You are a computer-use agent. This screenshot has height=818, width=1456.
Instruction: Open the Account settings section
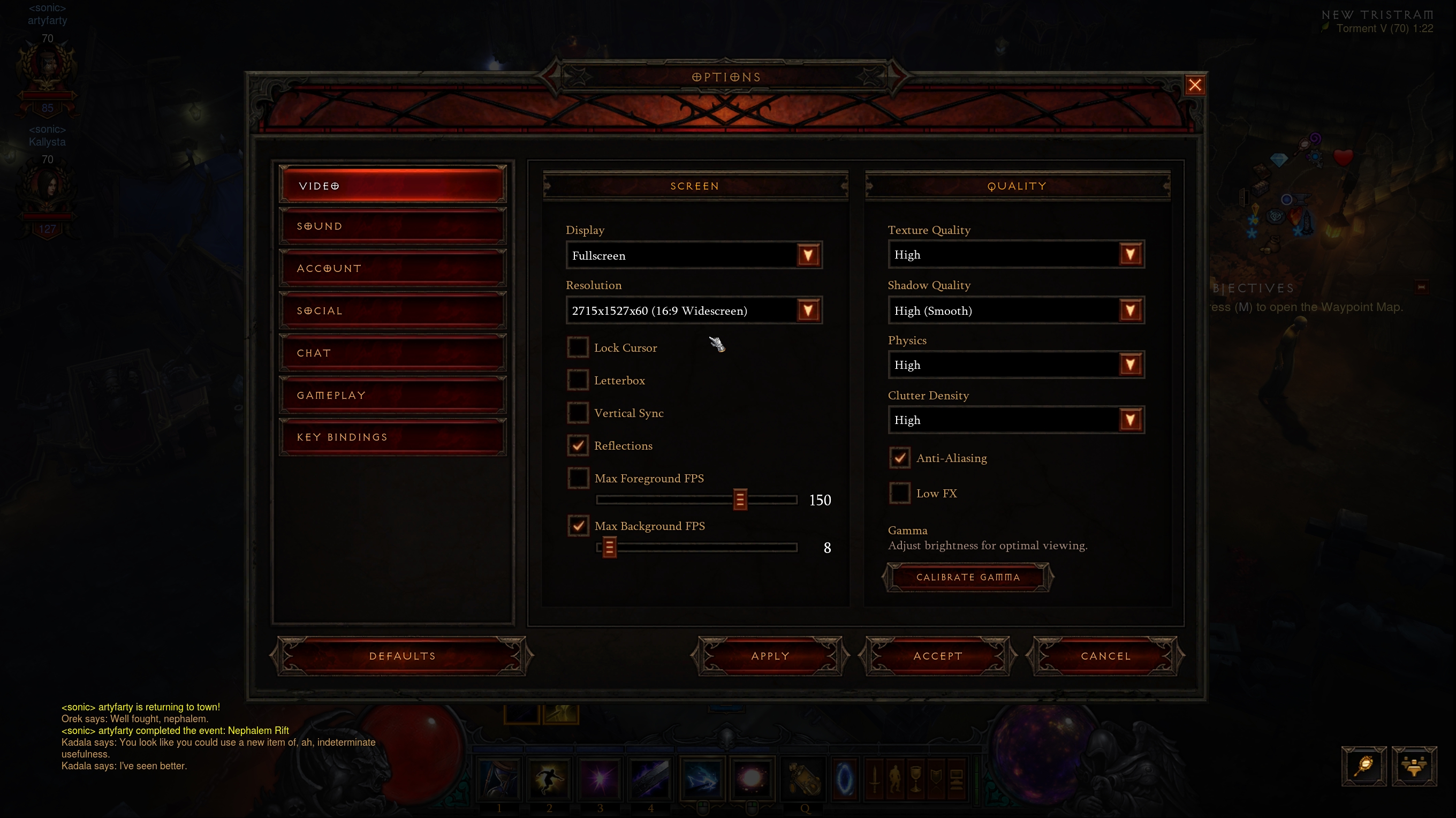(x=392, y=269)
